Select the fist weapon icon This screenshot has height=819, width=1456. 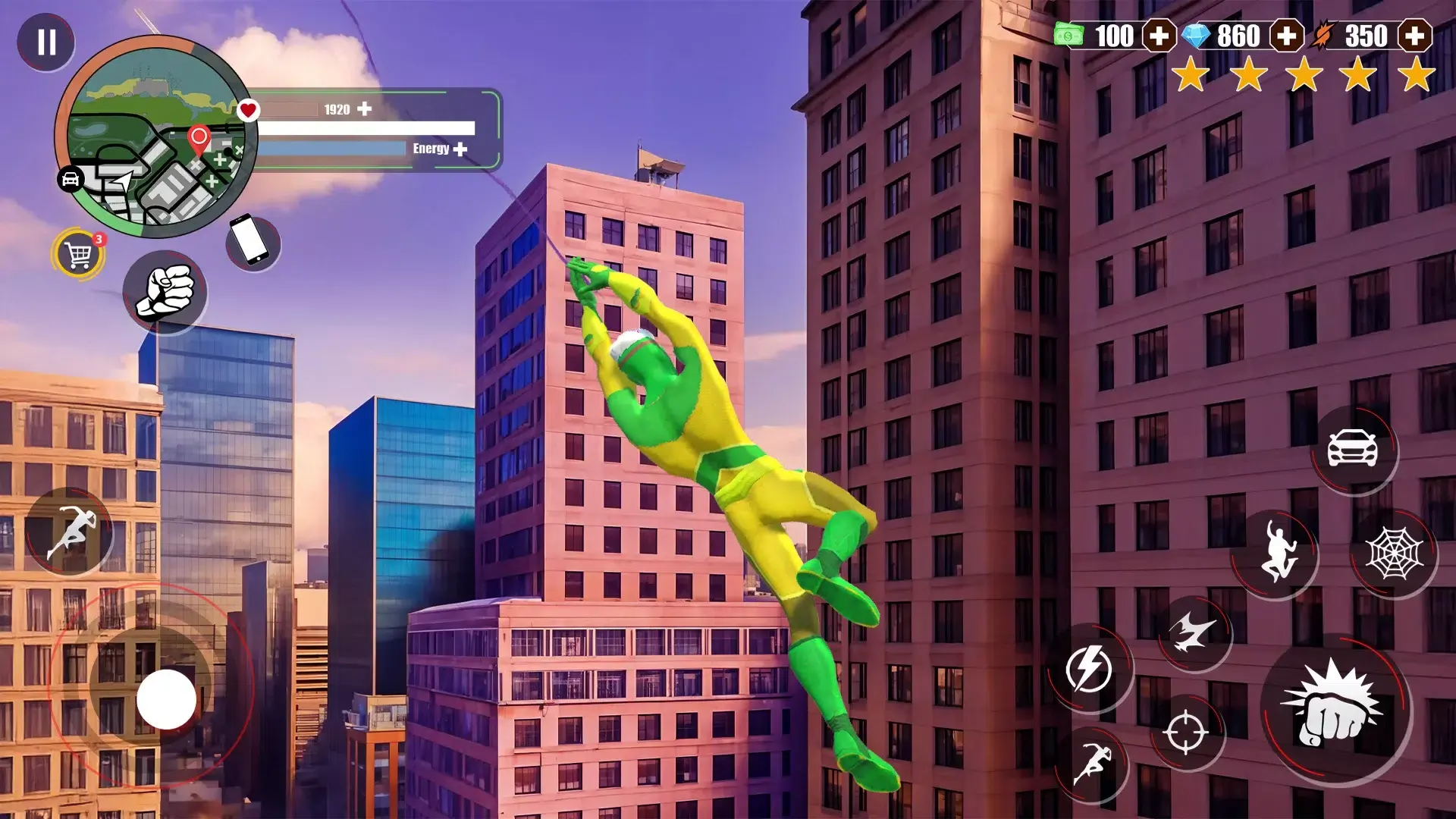[165, 292]
